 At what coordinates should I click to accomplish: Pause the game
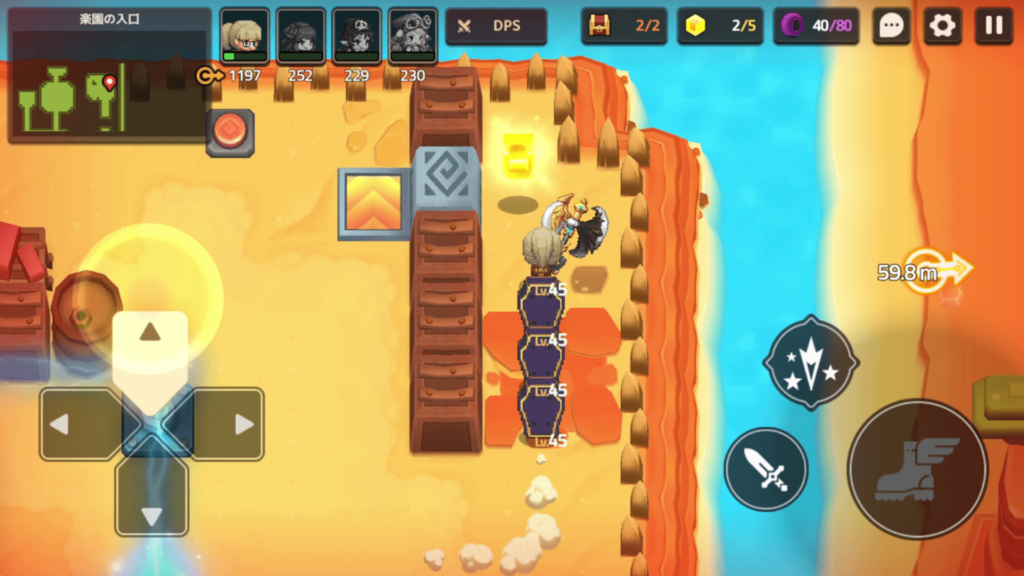coord(994,26)
